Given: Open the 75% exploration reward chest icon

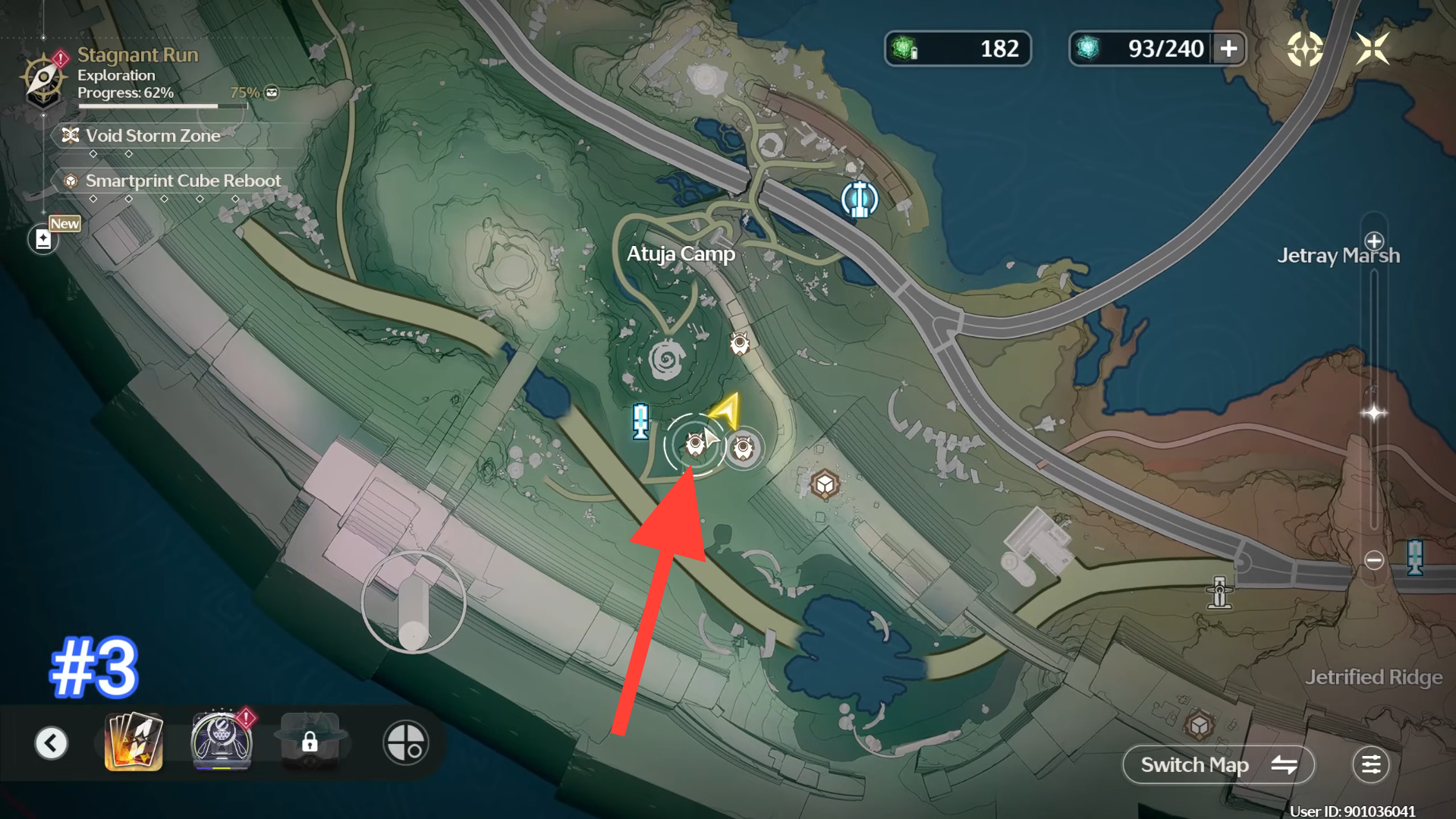Looking at the screenshot, I should point(272,93).
